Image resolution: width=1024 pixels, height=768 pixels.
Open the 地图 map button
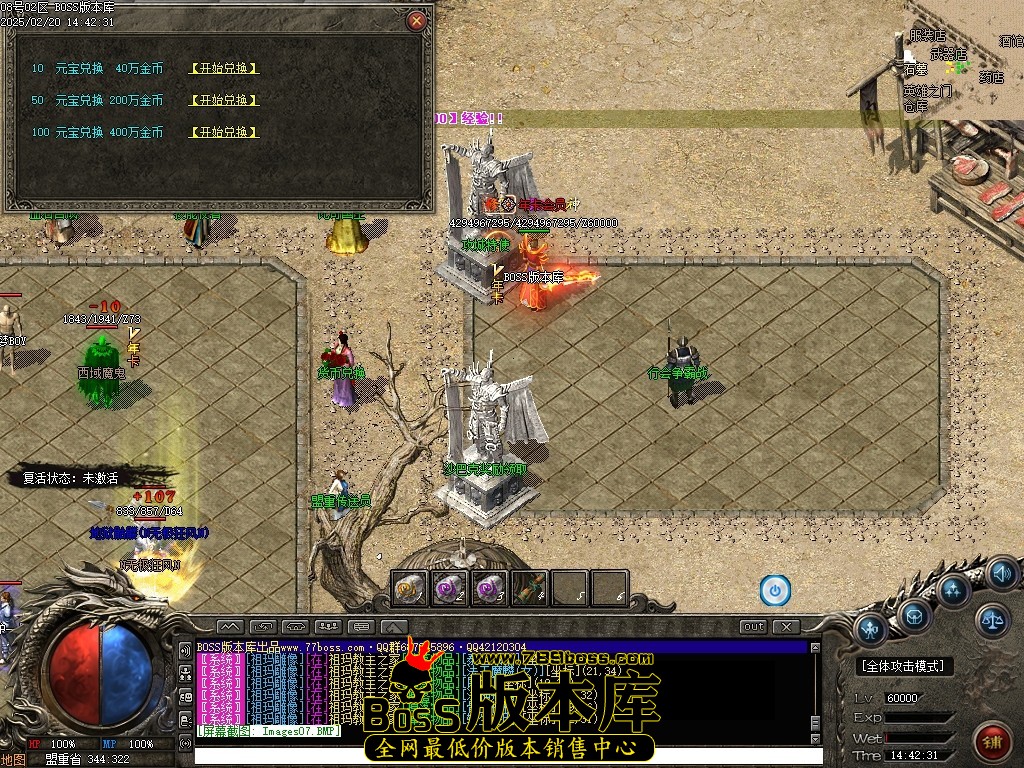[x=13, y=760]
